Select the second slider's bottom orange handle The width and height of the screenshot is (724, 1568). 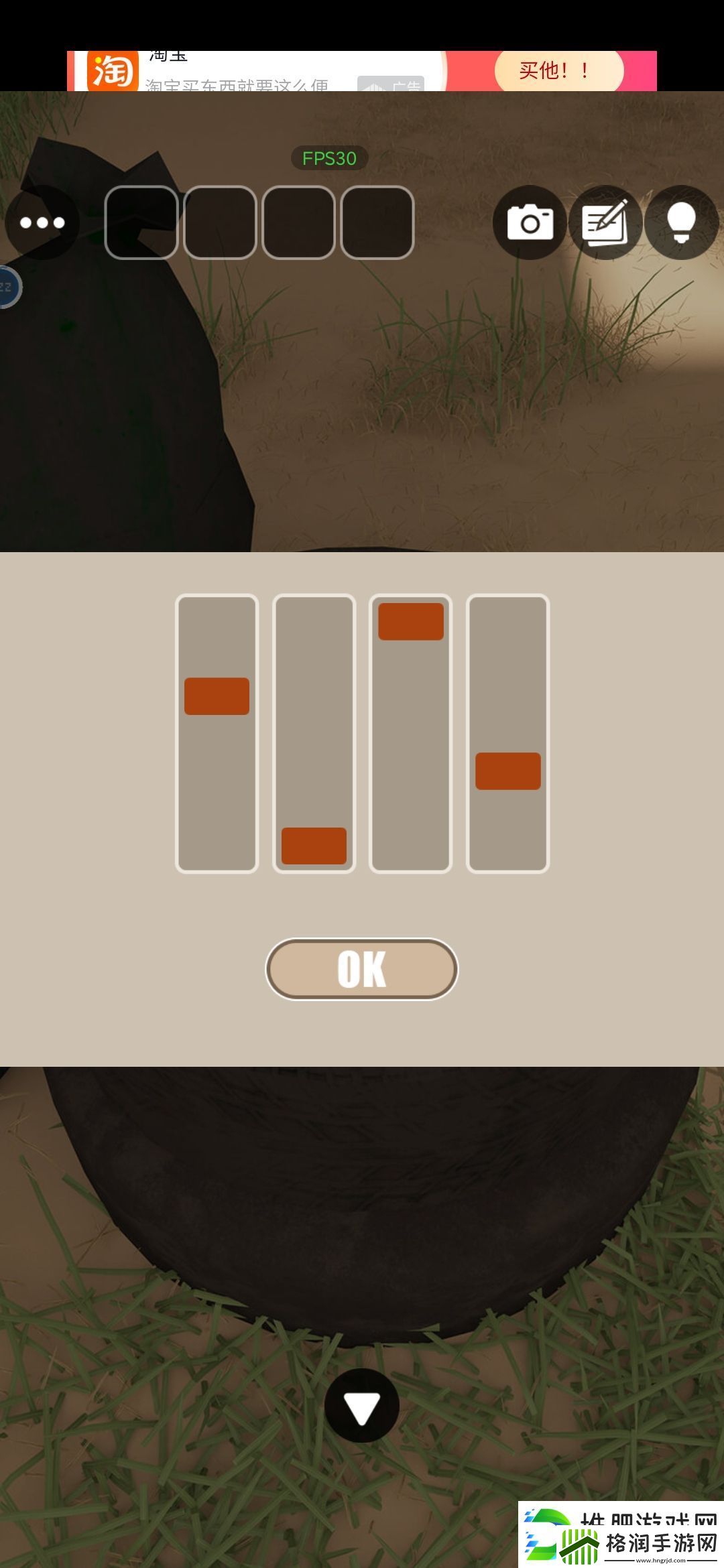[x=314, y=846]
